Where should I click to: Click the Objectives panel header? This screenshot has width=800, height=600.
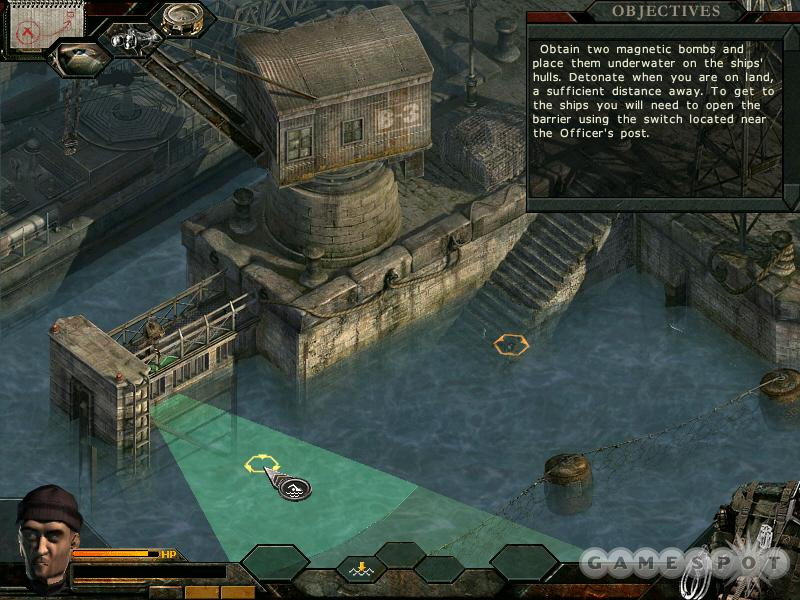click(666, 12)
